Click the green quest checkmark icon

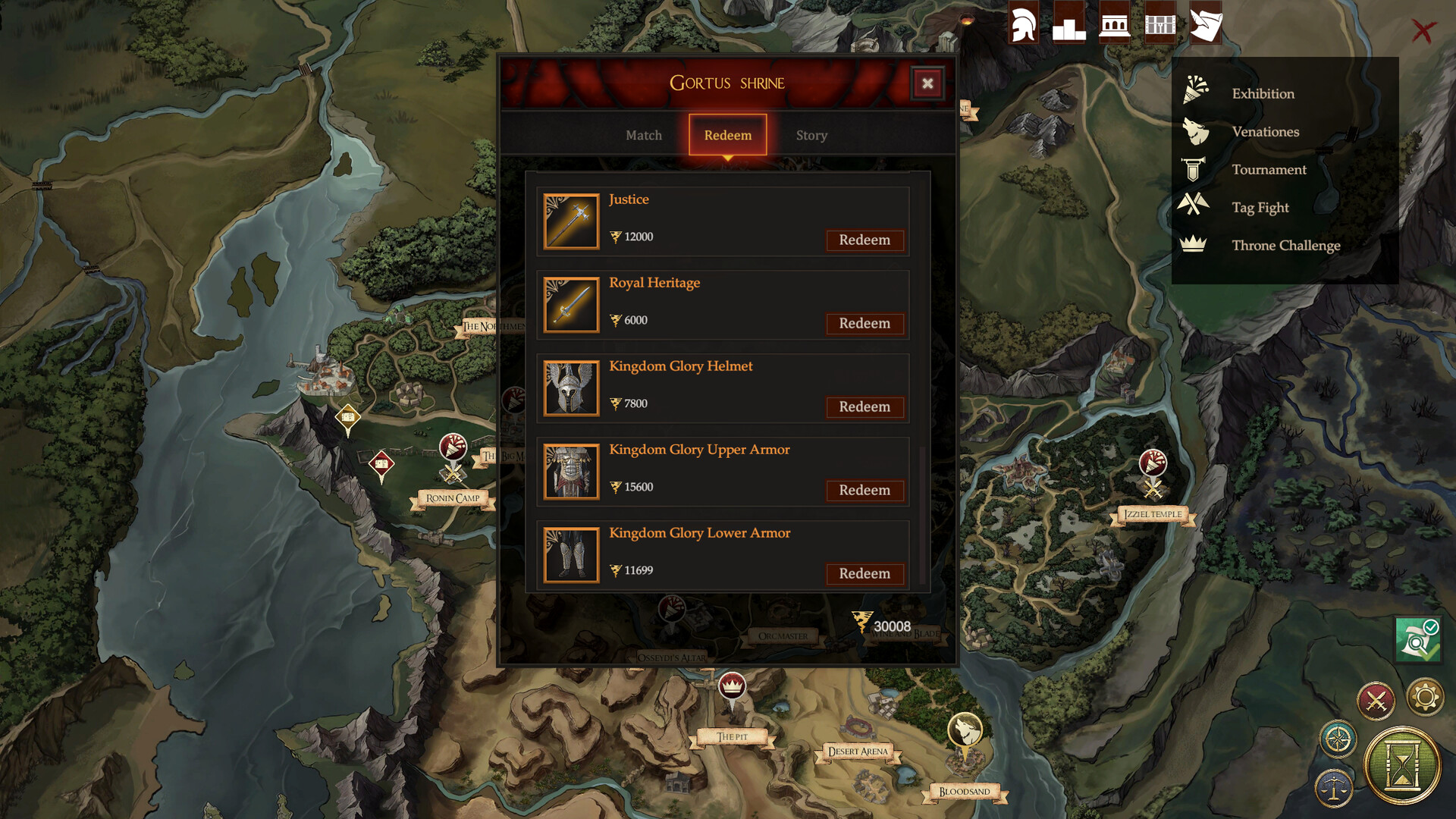(1417, 641)
